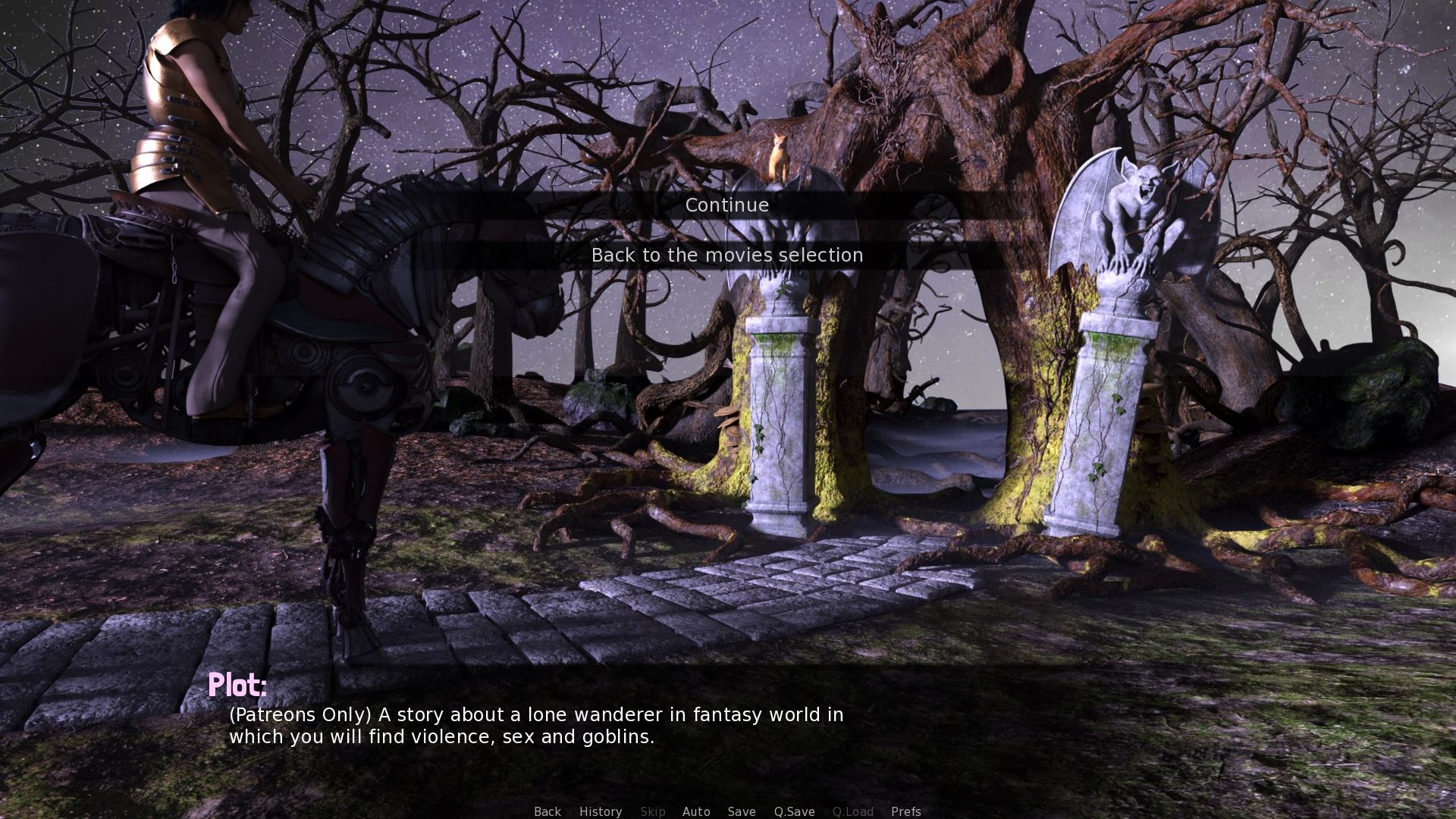This screenshot has width=1456, height=819.
Task: Open the Prefs menu
Action: click(x=906, y=811)
